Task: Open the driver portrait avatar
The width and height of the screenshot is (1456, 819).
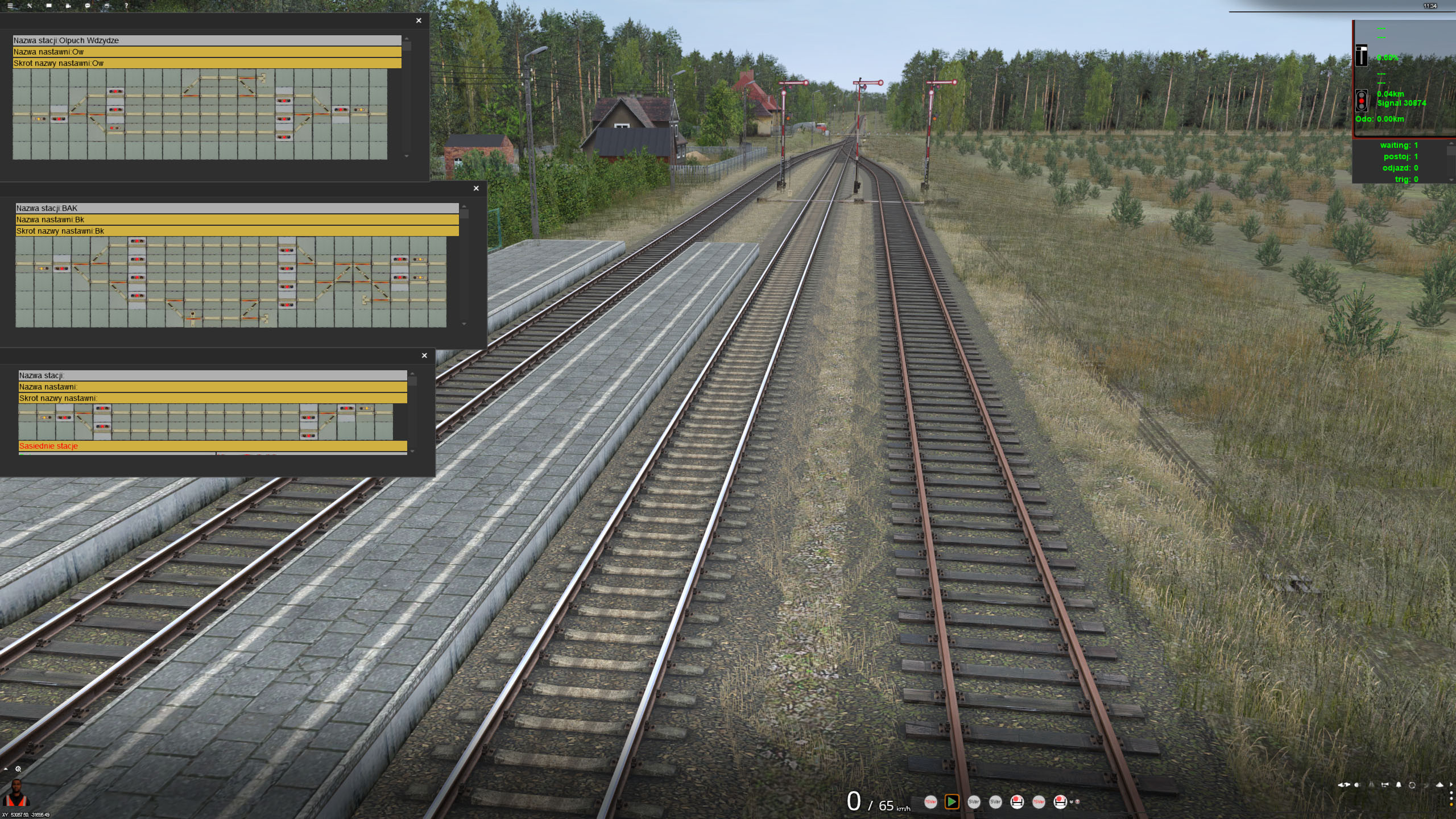Action: tap(17, 794)
